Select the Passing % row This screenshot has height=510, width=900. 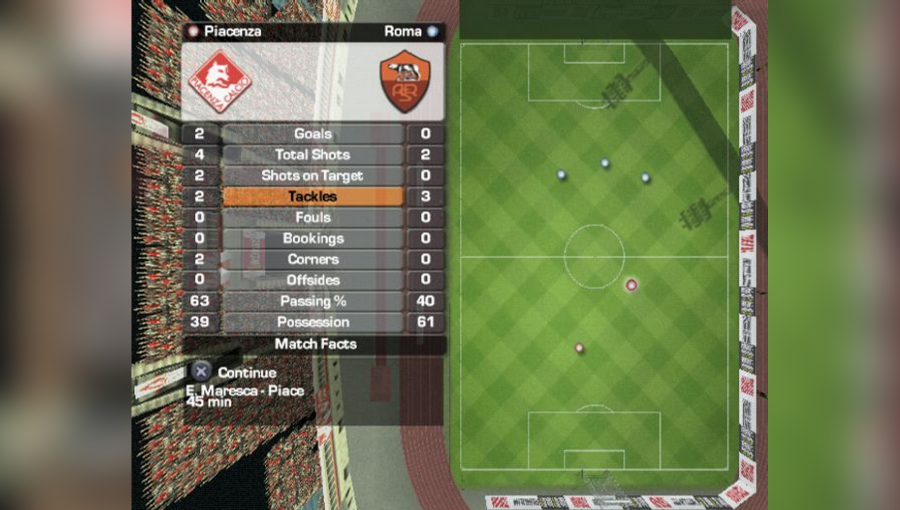tap(313, 302)
